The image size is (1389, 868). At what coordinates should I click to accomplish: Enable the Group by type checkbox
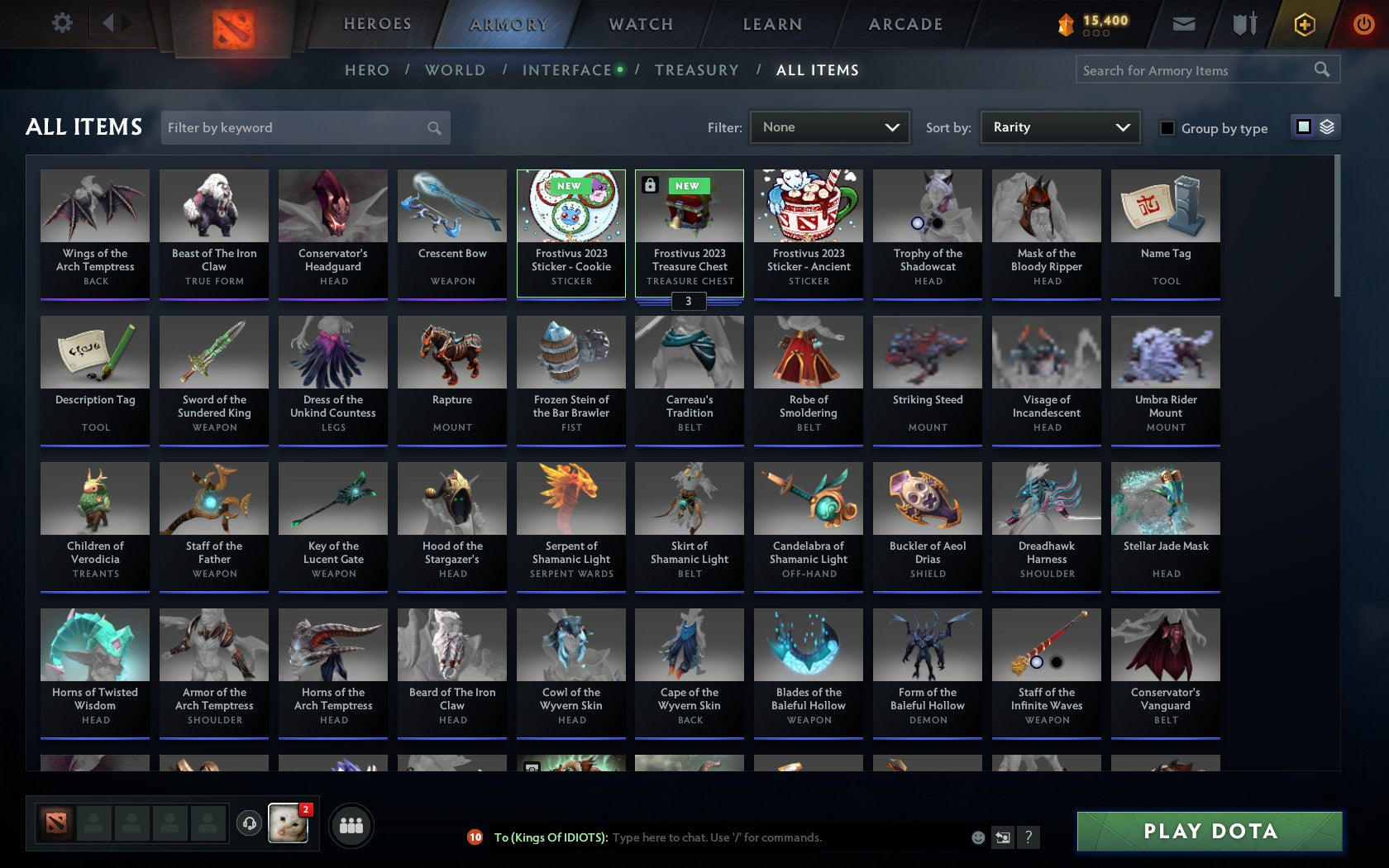pos(1166,128)
